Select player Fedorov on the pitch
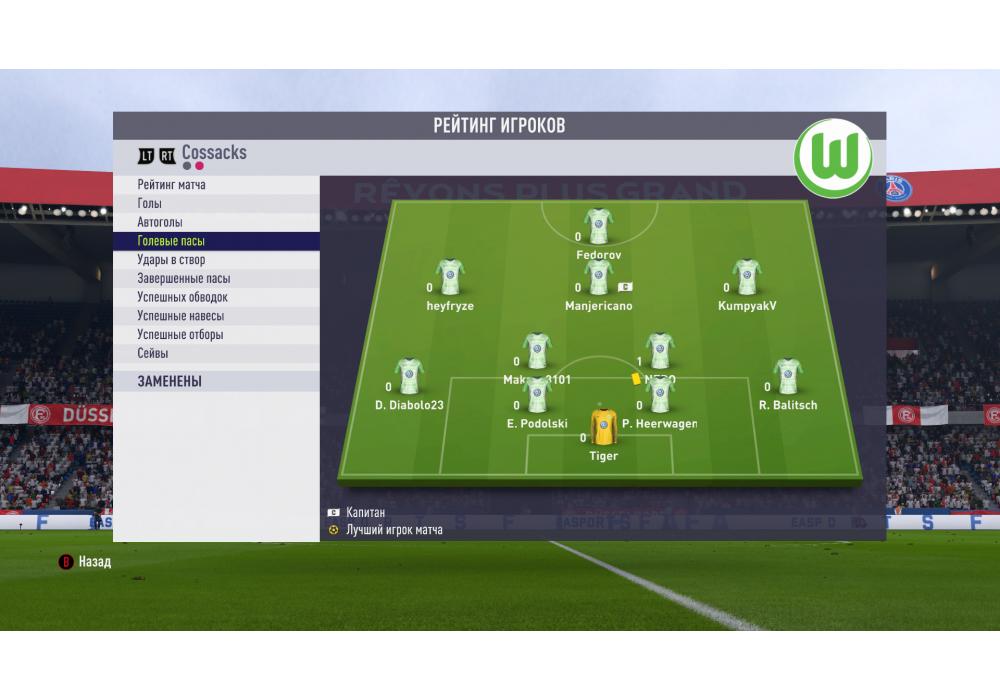This screenshot has height=700, width=1000. 599,226
